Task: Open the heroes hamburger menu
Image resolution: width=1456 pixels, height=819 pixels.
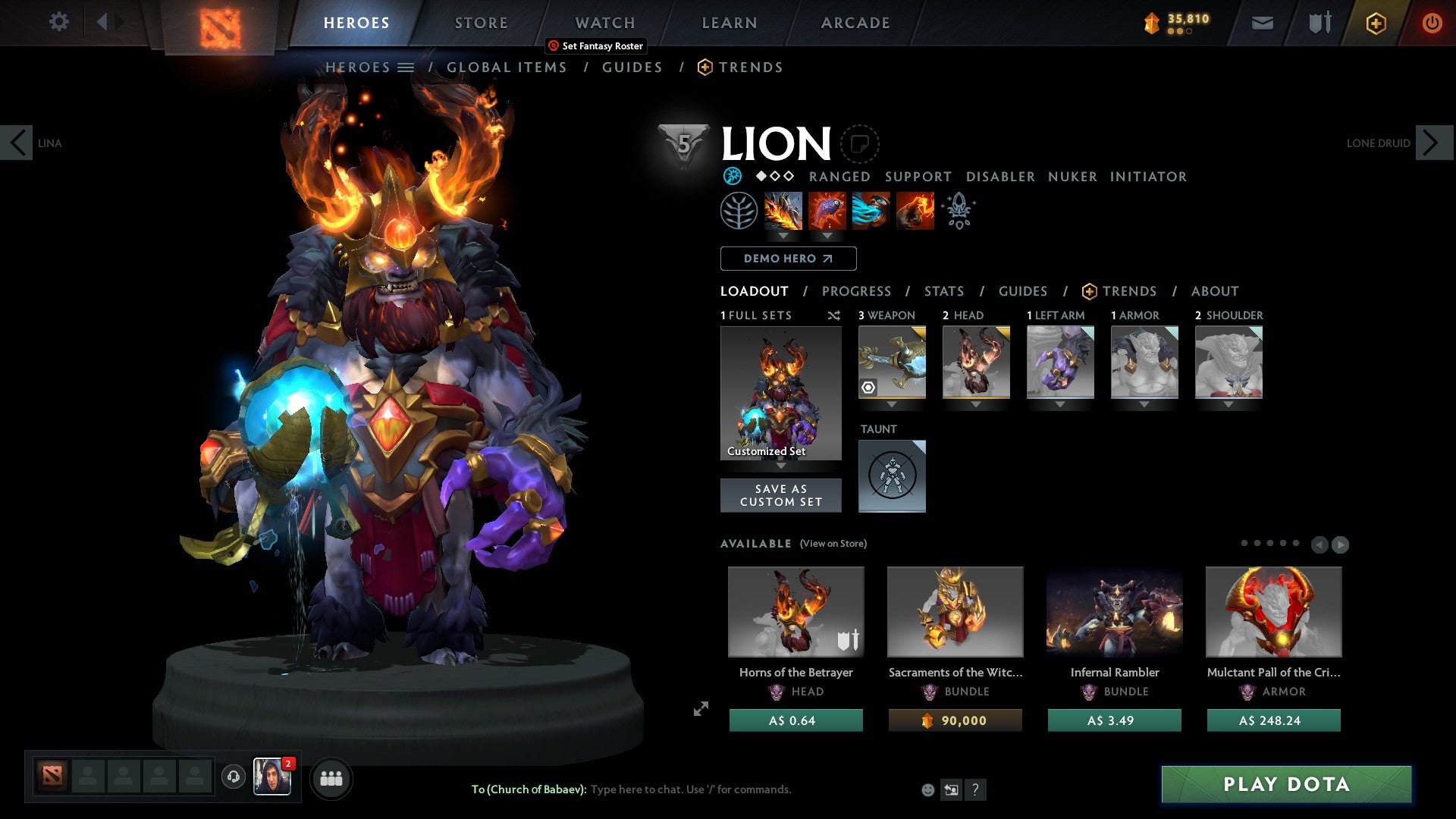Action: 406,67
